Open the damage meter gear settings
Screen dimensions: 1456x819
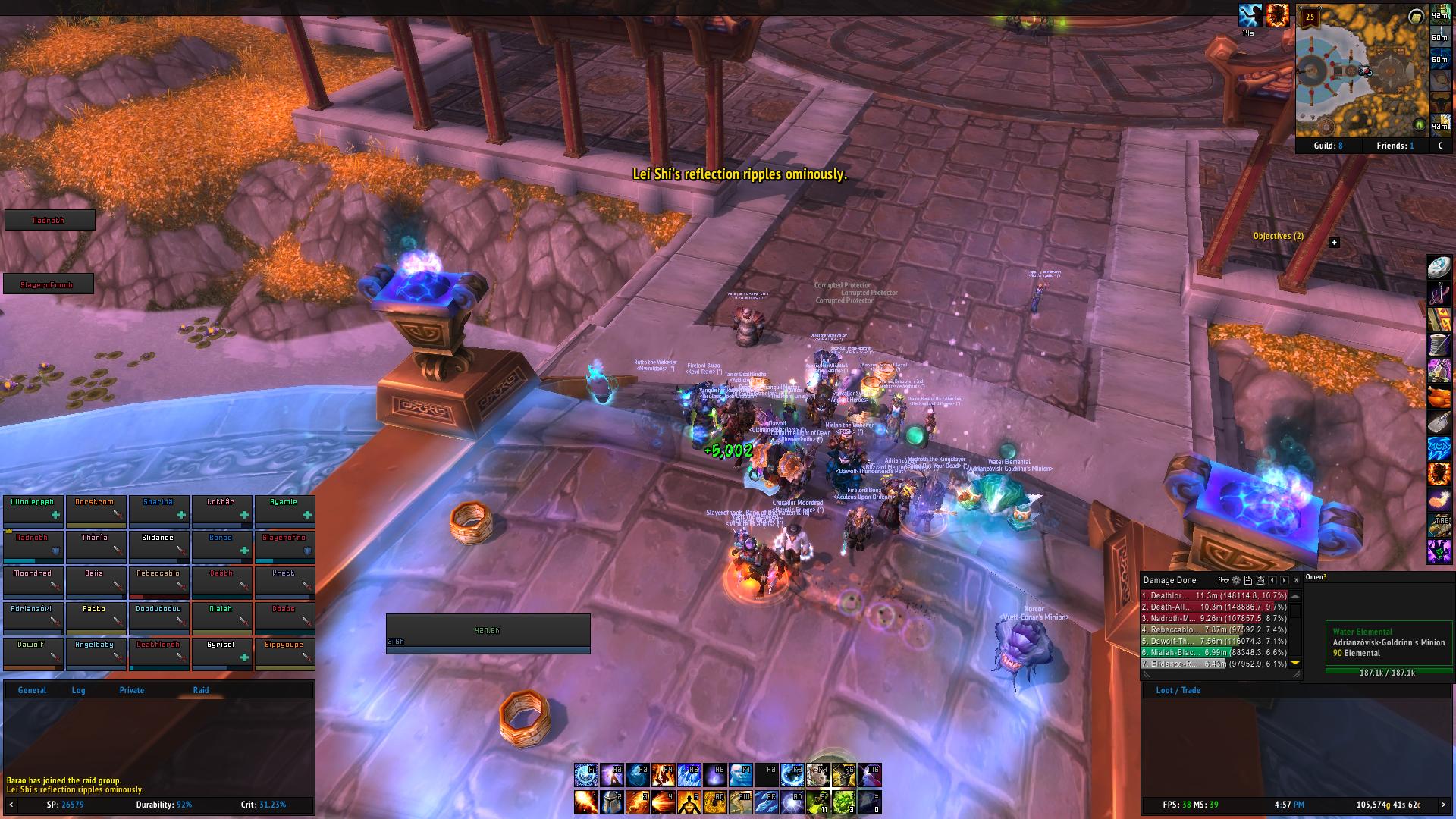pyautogui.click(x=1235, y=580)
